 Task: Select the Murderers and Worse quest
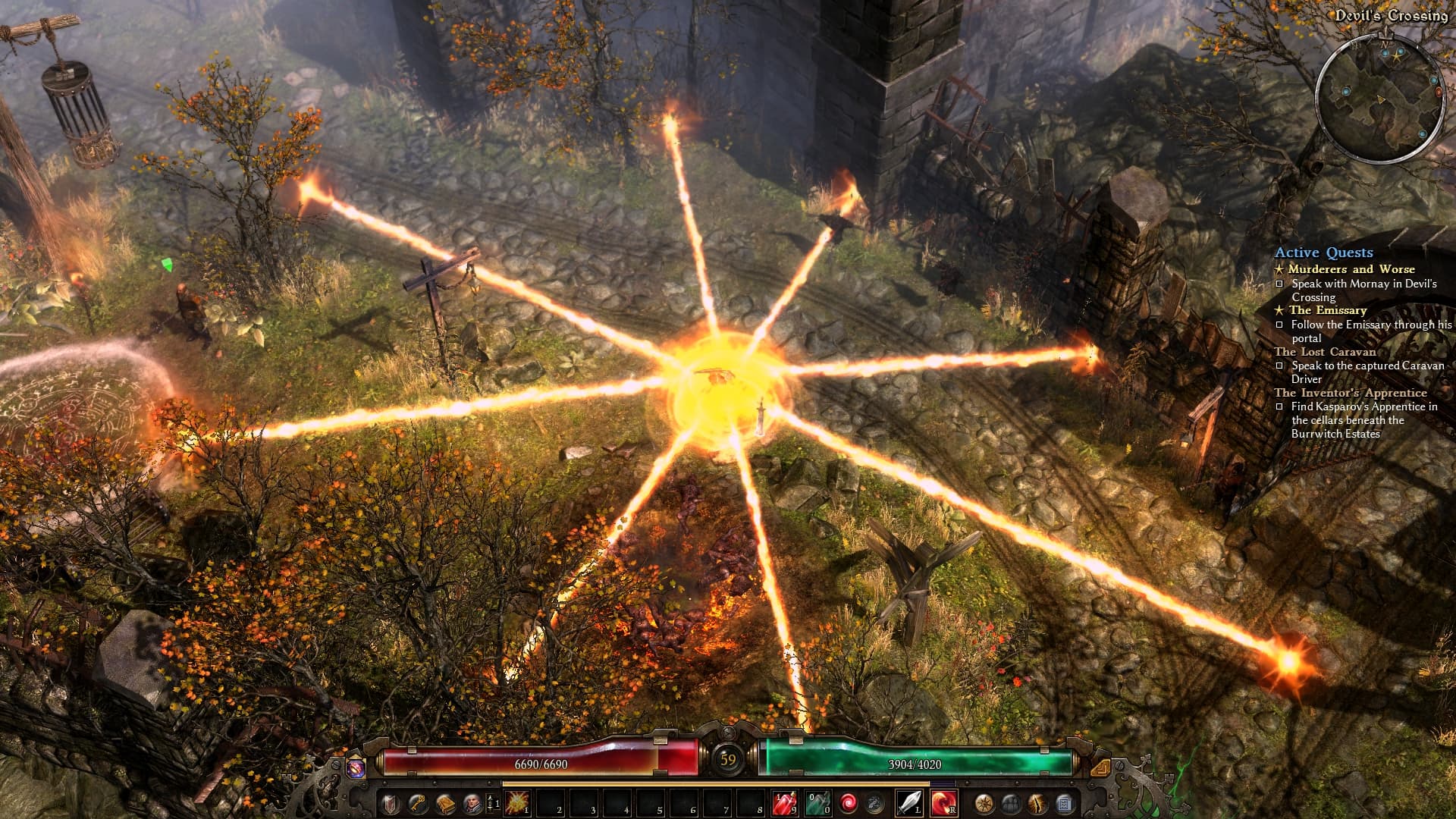[x=1351, y=269]
